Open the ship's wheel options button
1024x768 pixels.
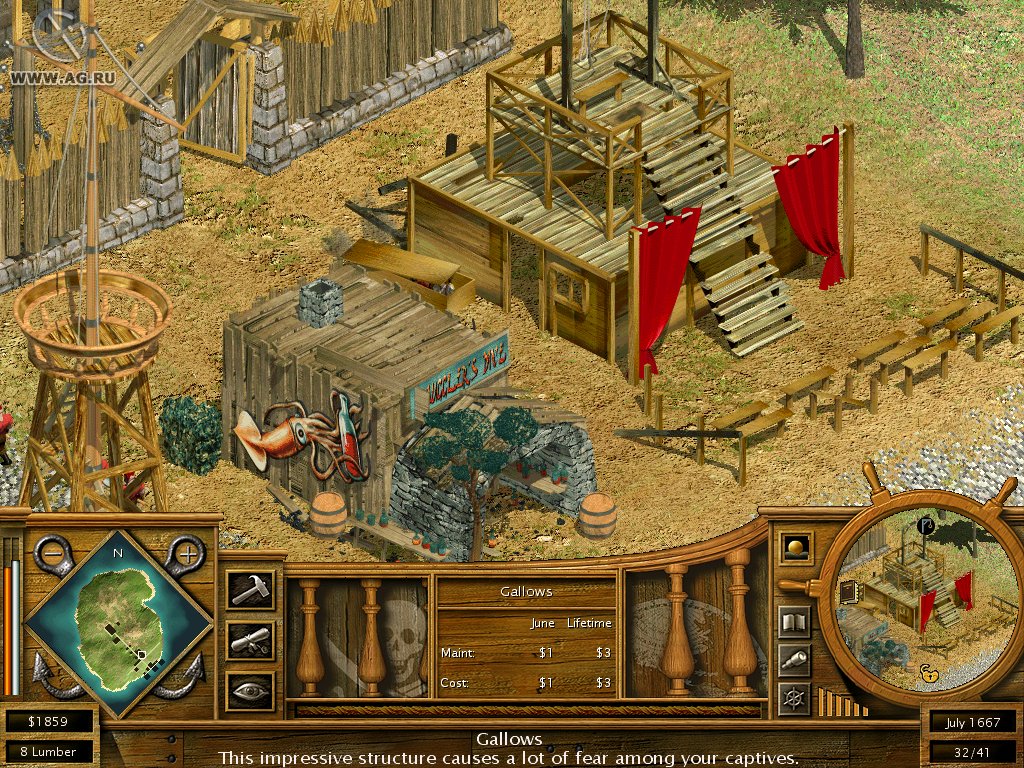point(795,698)
